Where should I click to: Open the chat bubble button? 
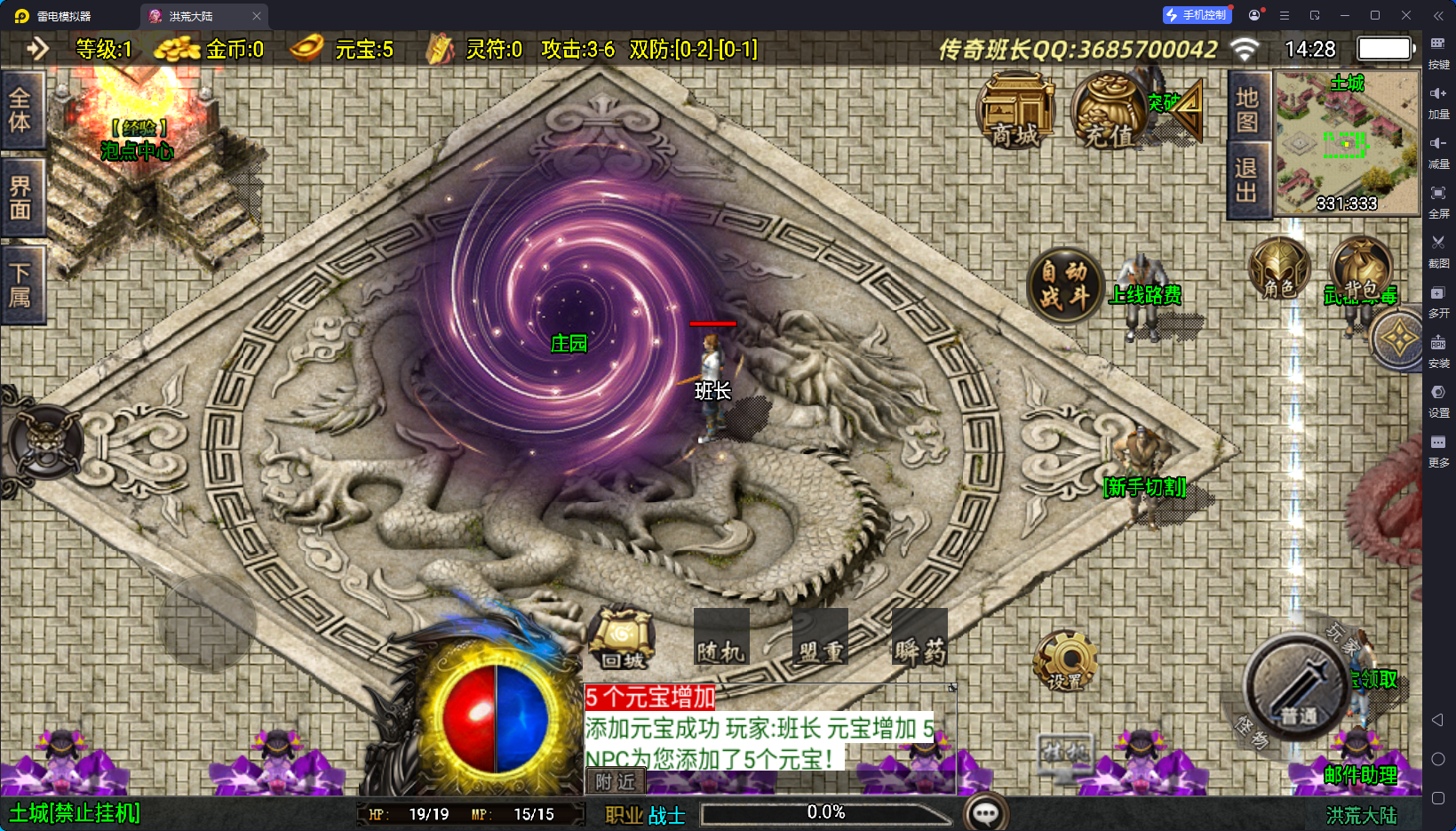(986, 812)
